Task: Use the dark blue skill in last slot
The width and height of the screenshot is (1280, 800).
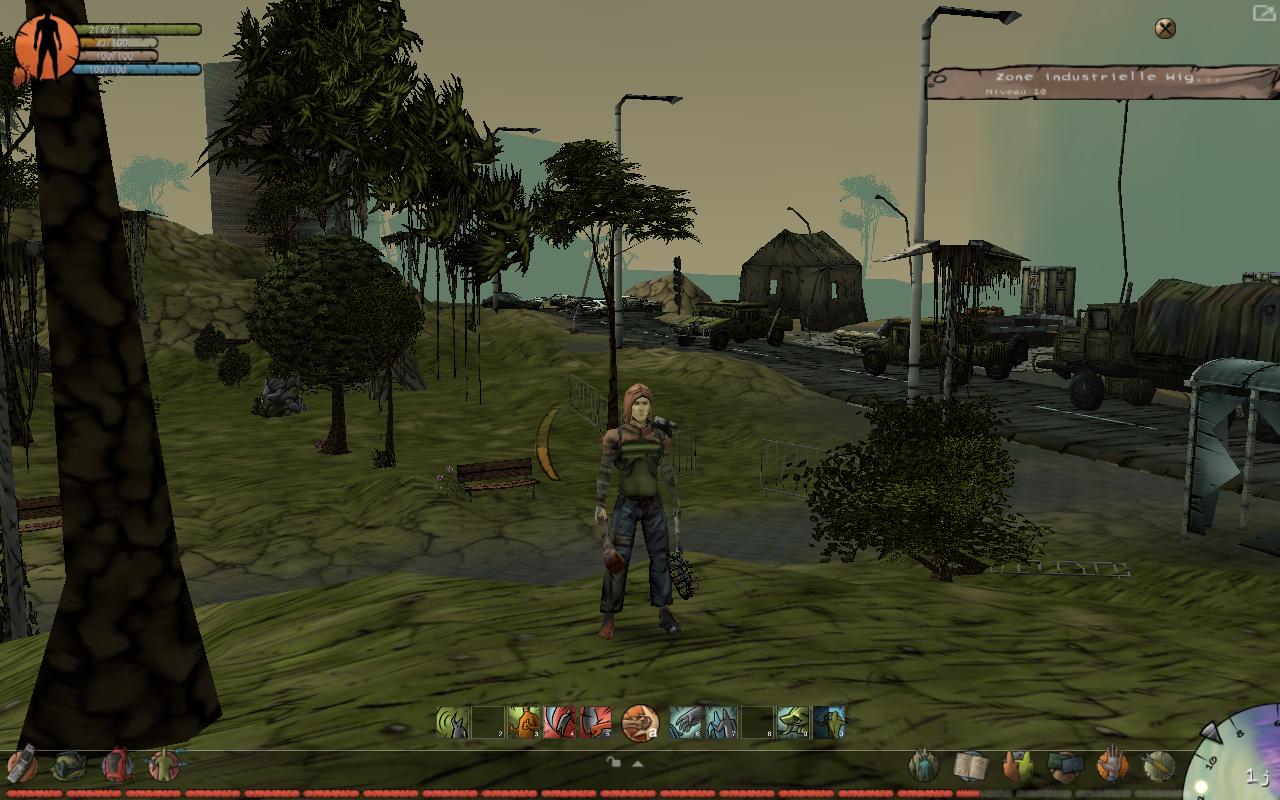Action: (829, 722)
